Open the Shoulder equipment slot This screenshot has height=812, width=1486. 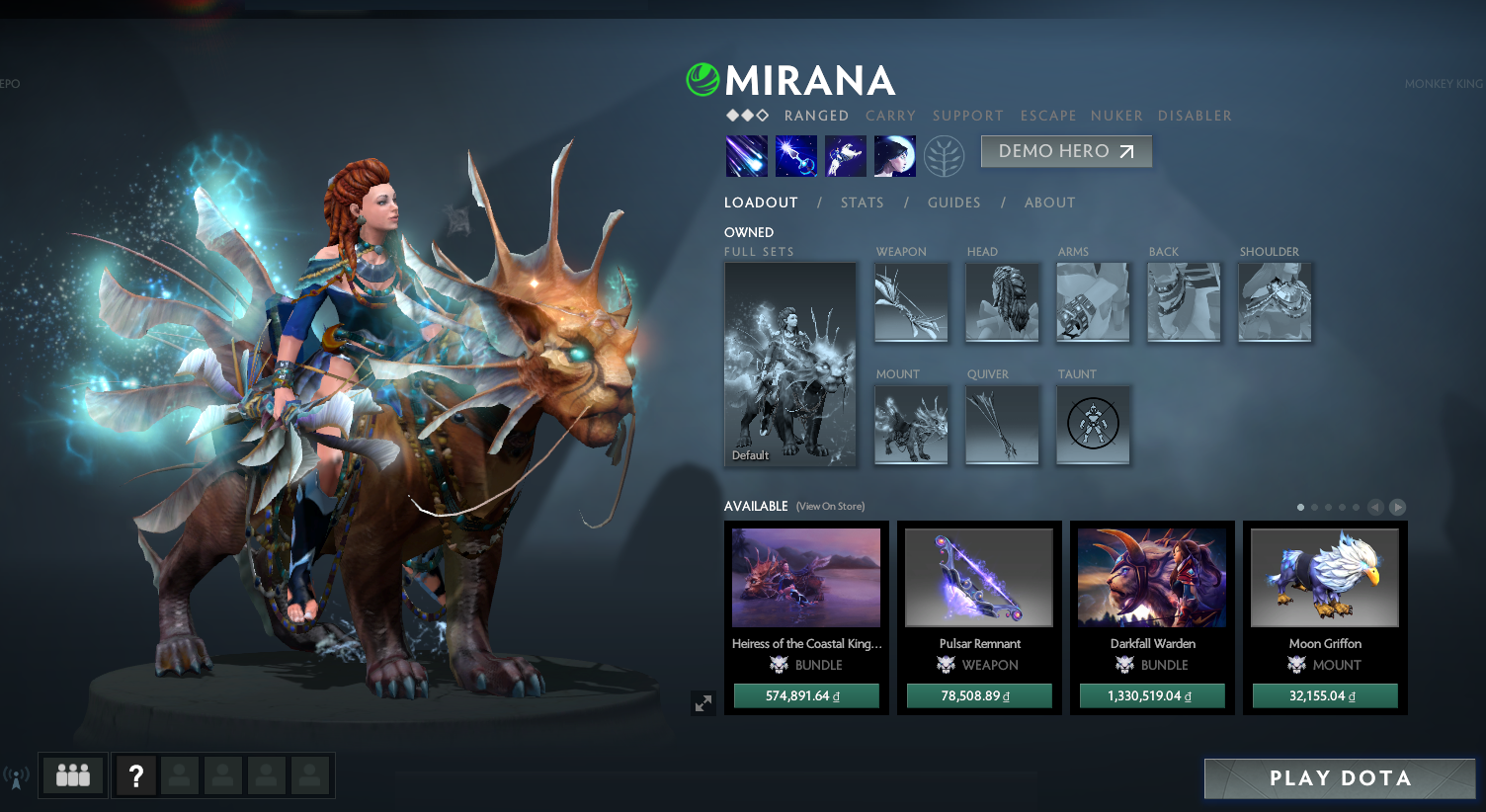coord(1275,302)
